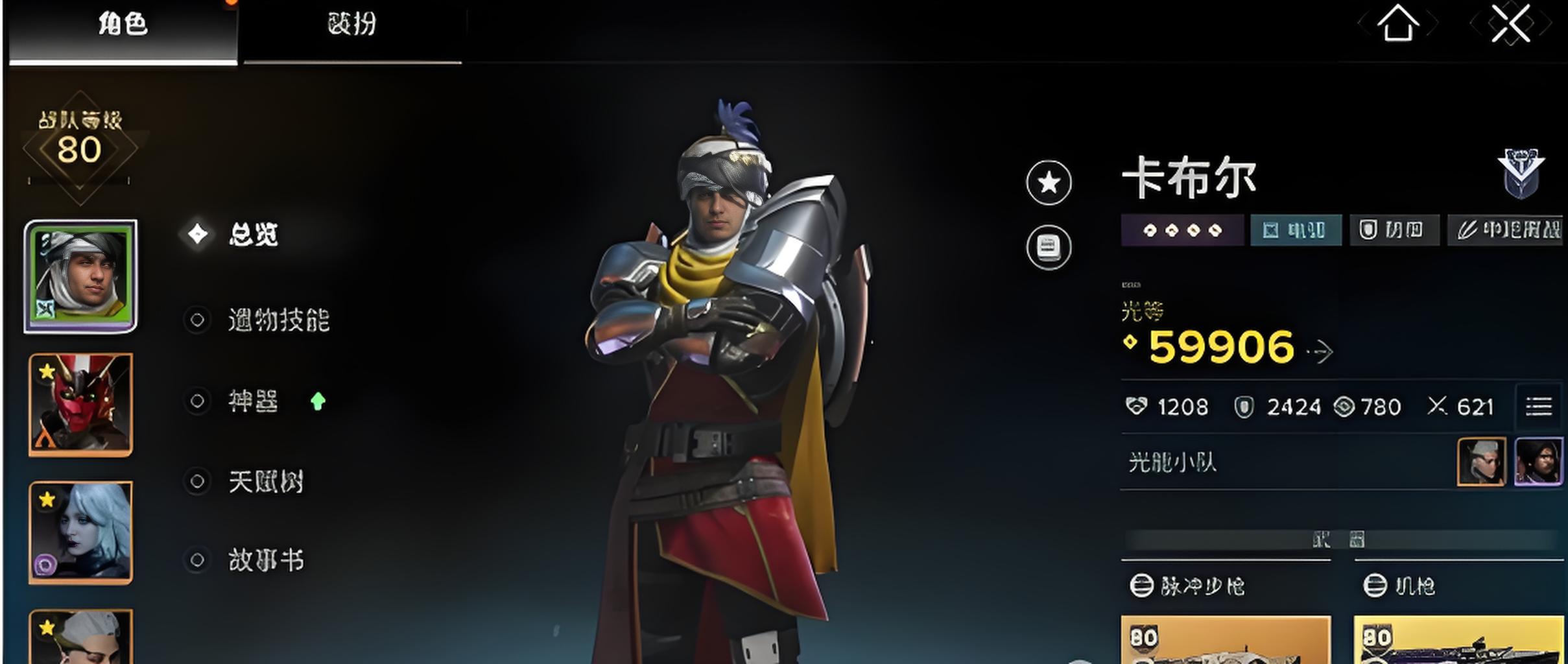Expand the light level arrow beside 59906

[x=1321, y=351]
